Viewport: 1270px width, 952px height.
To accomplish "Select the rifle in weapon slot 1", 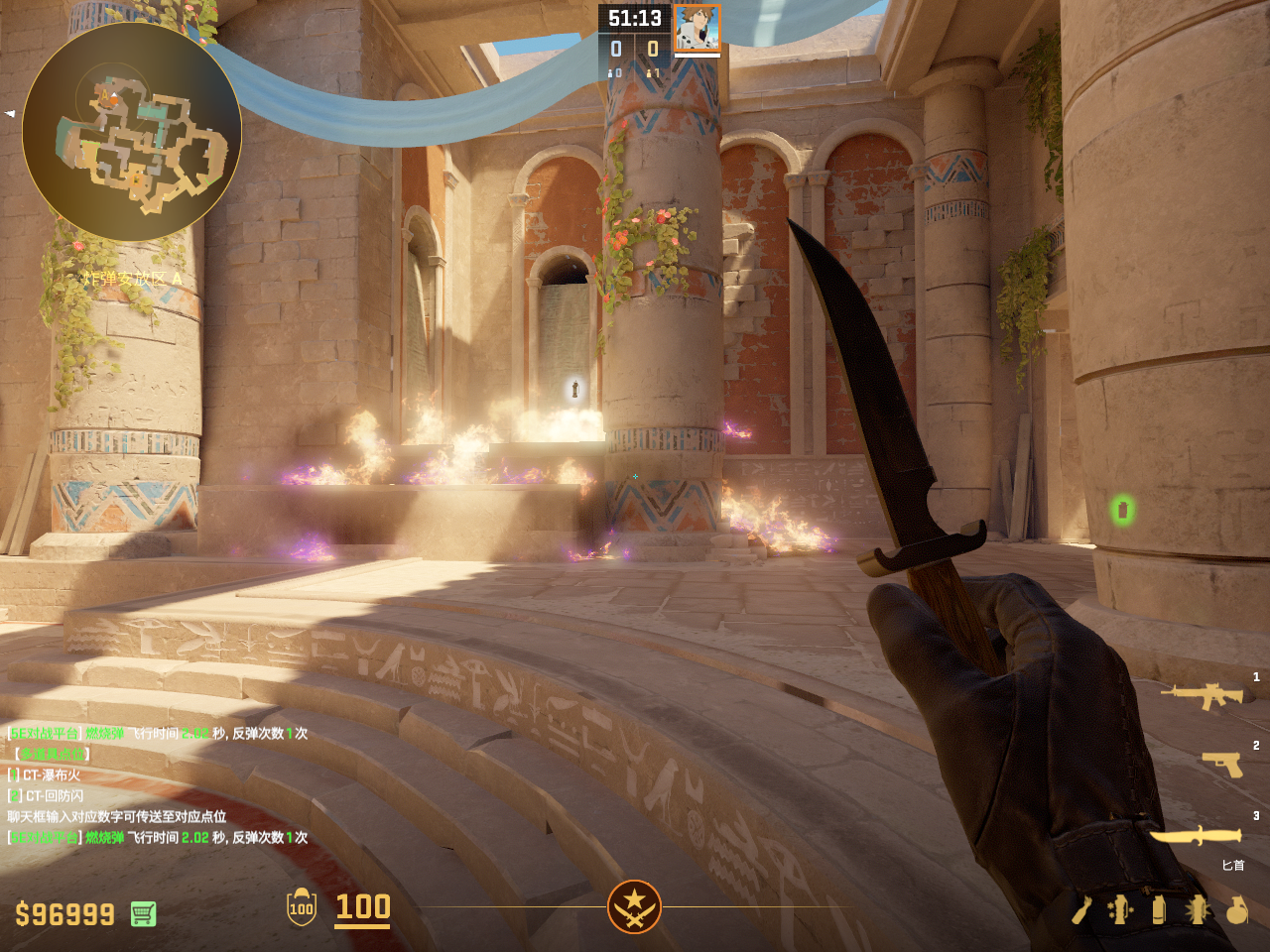I will pyautogui.click(x=1203, y=695).
